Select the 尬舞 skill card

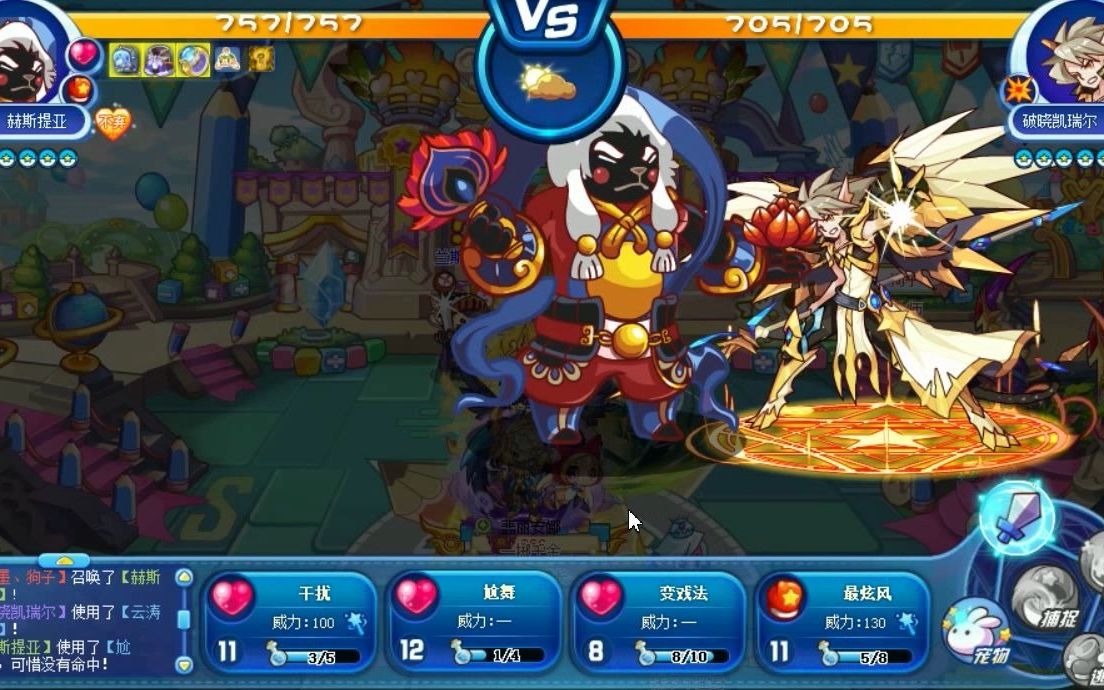474,621
